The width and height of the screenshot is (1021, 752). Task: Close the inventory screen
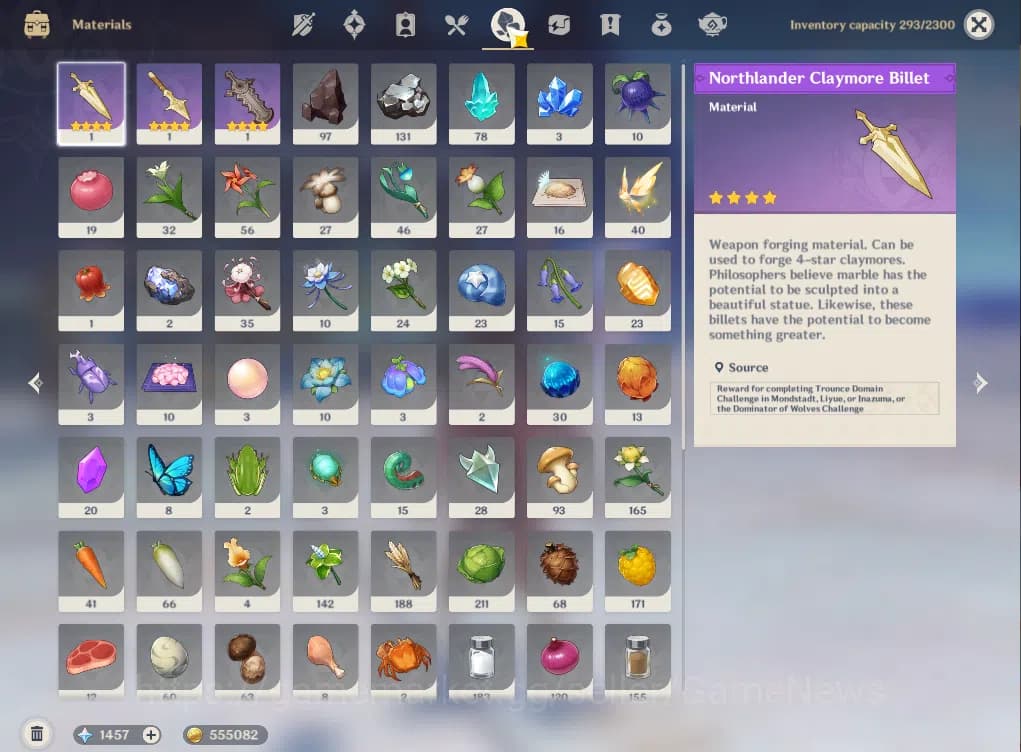tap(979, 25)
